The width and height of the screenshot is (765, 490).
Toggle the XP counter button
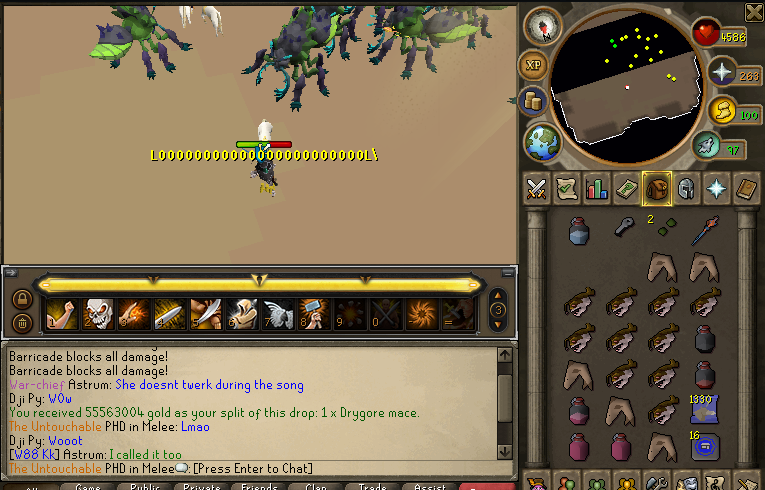[x=532, y=64]
